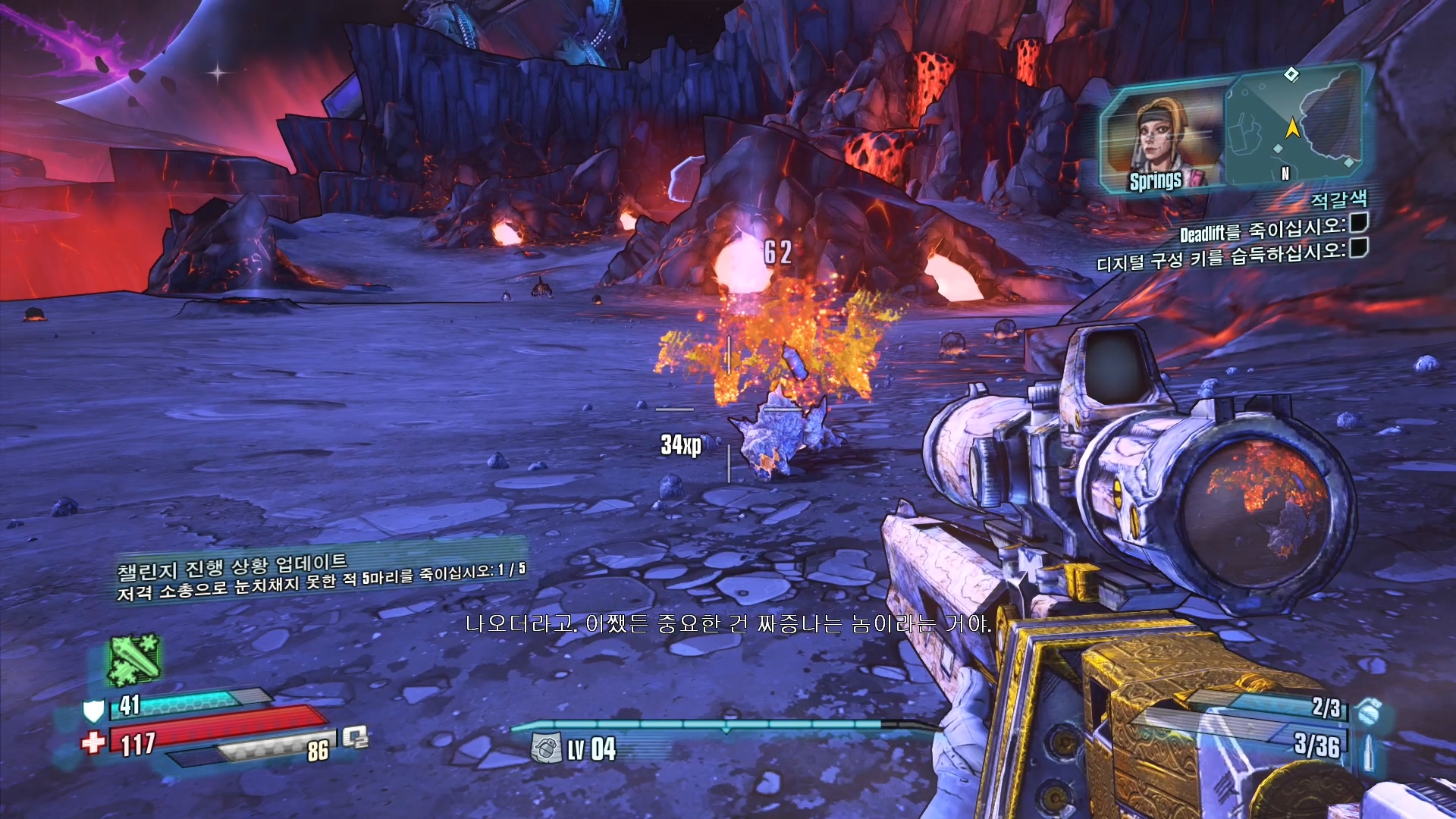
Task: Open the challenge progress update notification
Action: tap(320, 576)
